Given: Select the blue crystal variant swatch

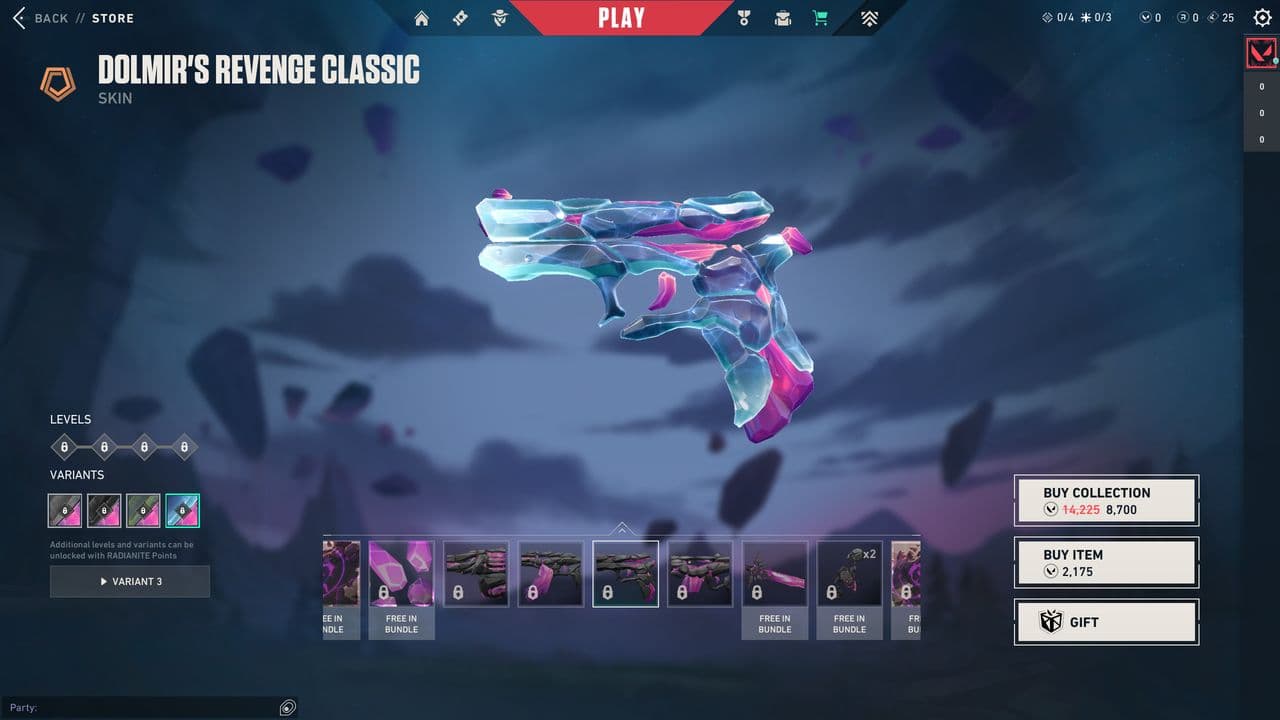Looking at the screenshot, I should coord(182,511).
